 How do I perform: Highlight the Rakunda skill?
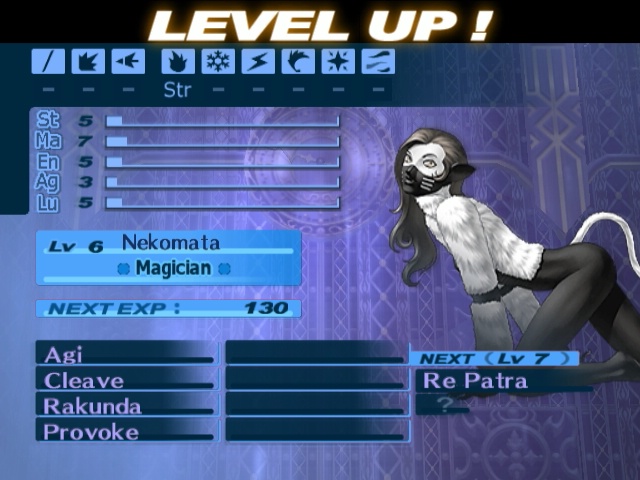point(125,406)
